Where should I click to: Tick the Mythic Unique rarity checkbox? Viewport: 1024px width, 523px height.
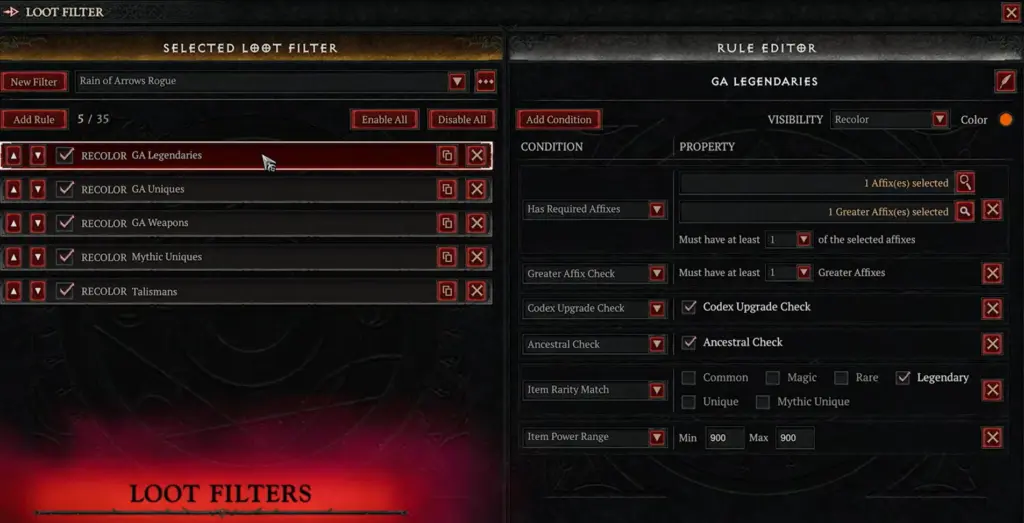pyautogui.click(x=763, y=402)
